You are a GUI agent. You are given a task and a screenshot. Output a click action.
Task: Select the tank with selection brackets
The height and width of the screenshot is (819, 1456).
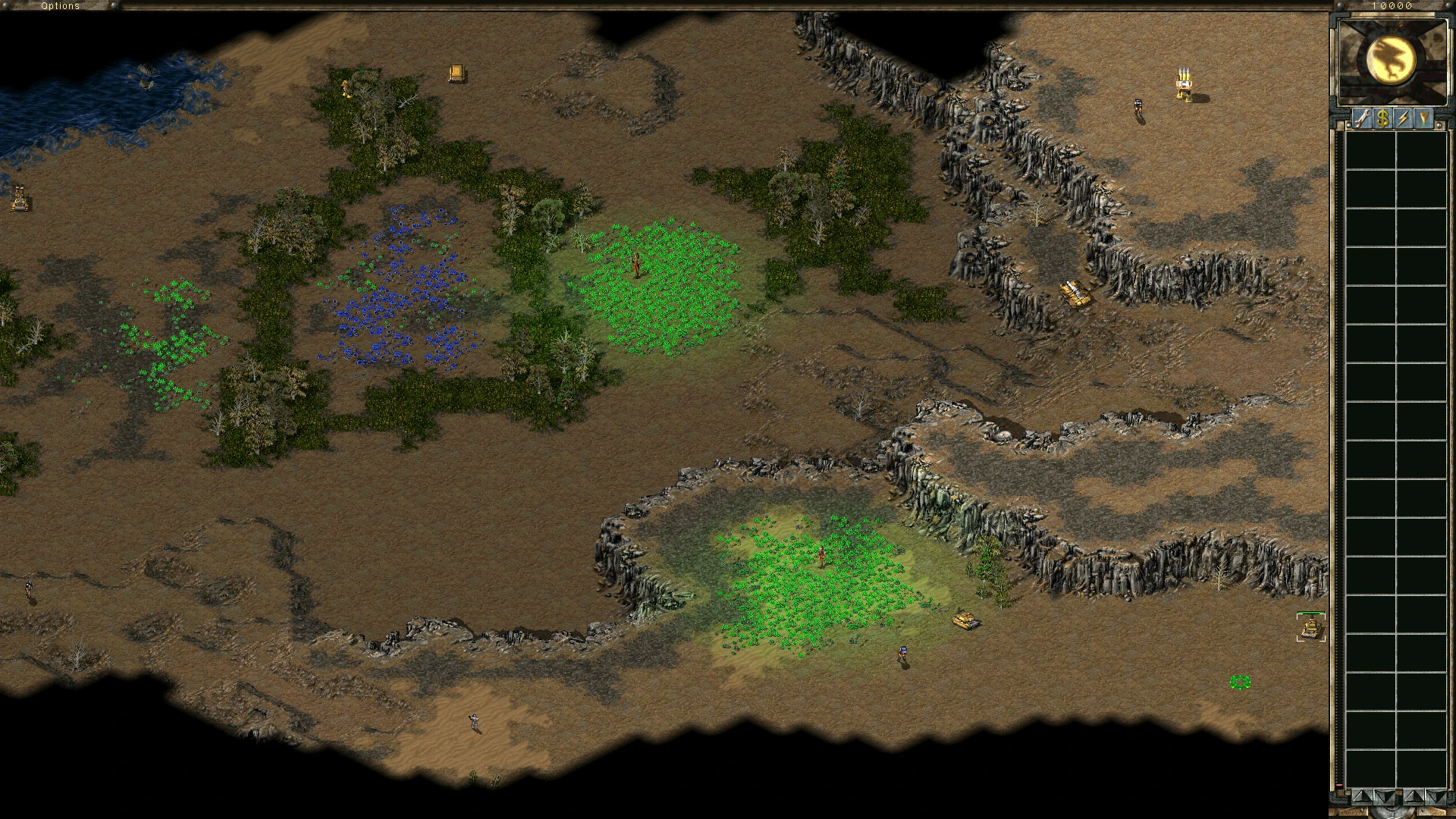[1310, 628]
